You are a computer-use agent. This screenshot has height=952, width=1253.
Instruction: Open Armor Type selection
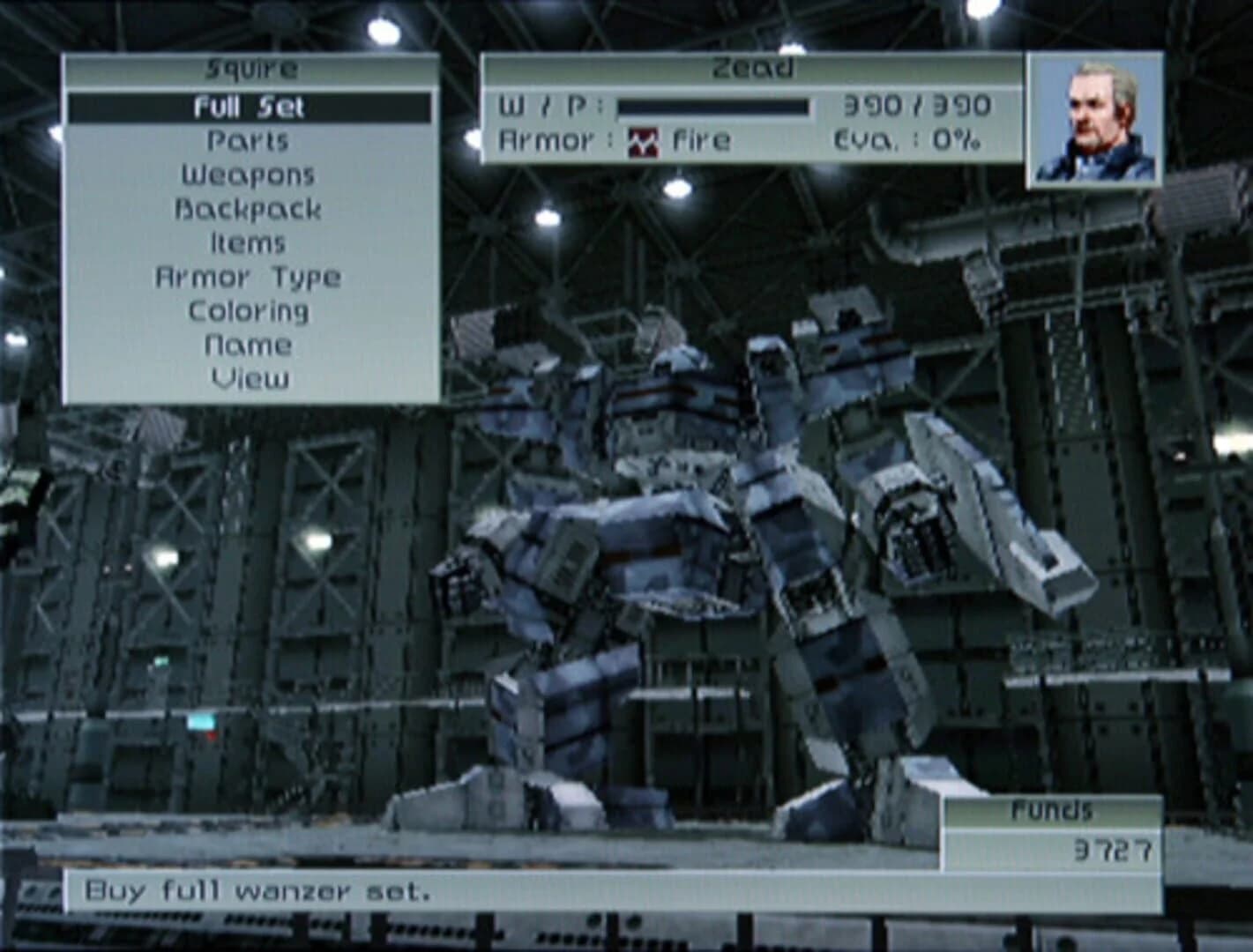click(250, 276)
